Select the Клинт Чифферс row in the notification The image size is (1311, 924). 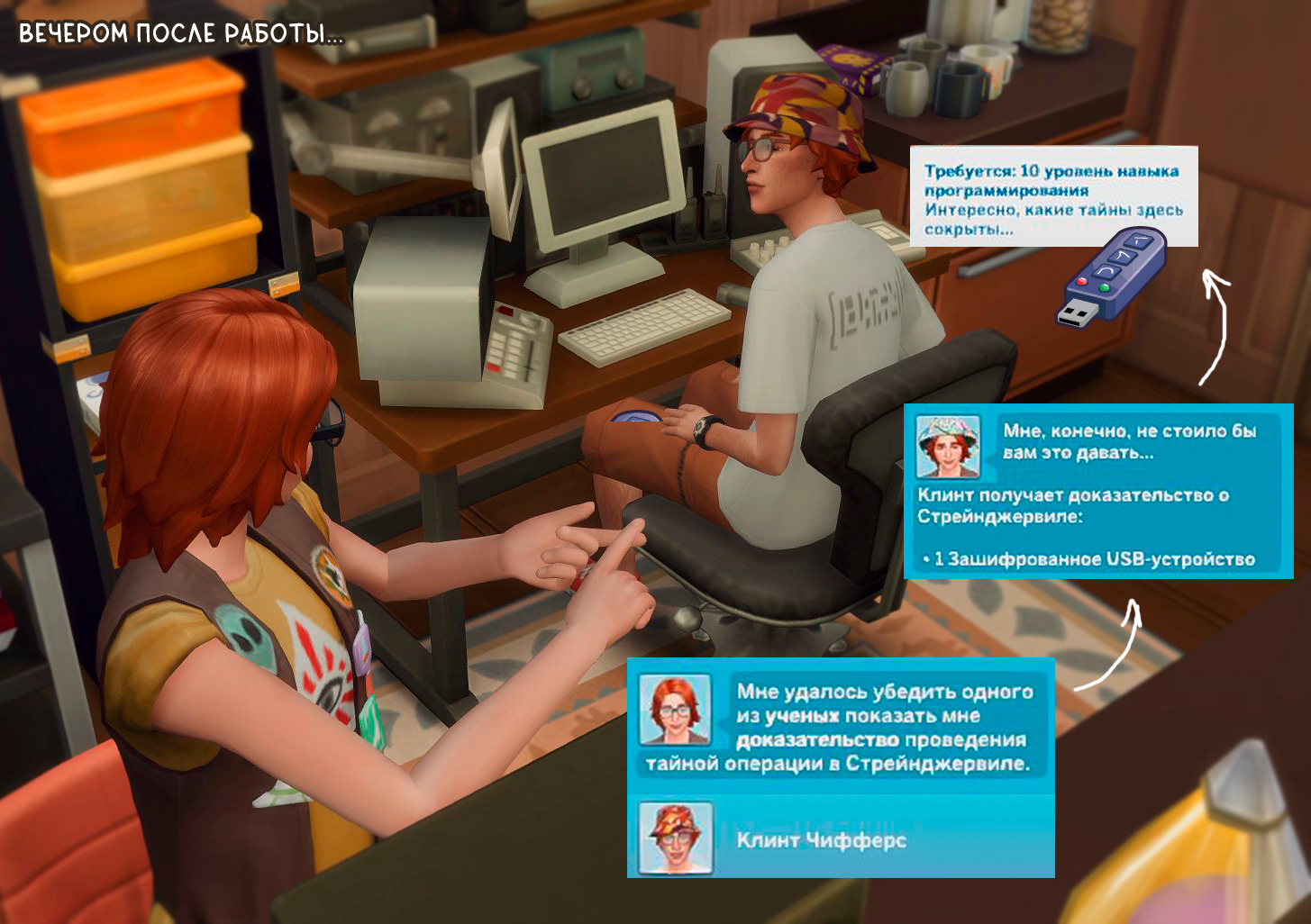840,839
